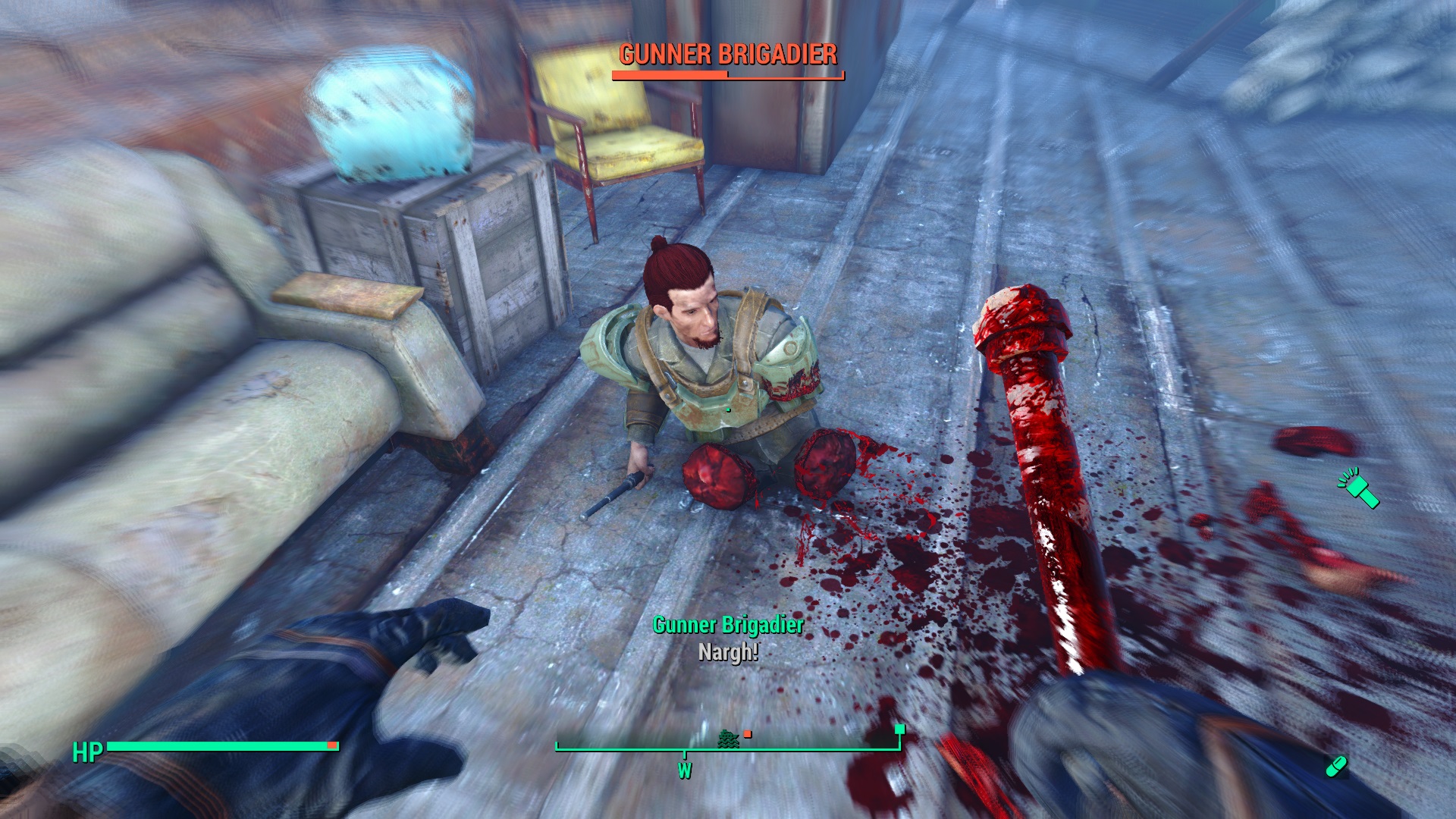Click the green flashlight icon
Image resolution: width=1456 pixels, height=819 pixels.
pos(1359,488)
